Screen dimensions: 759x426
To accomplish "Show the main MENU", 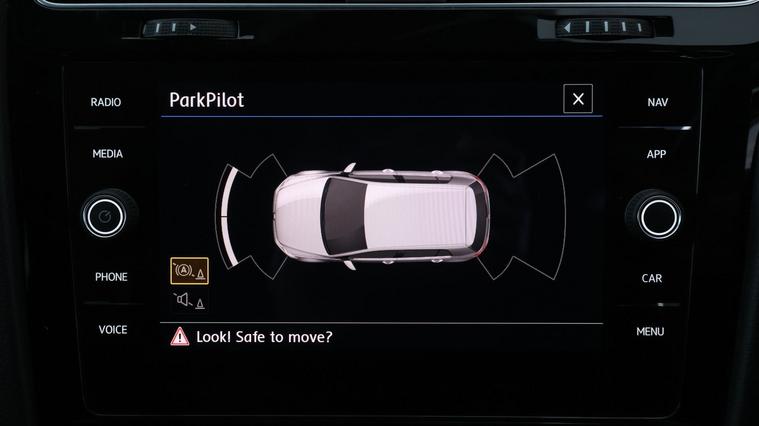I will 650,331.
